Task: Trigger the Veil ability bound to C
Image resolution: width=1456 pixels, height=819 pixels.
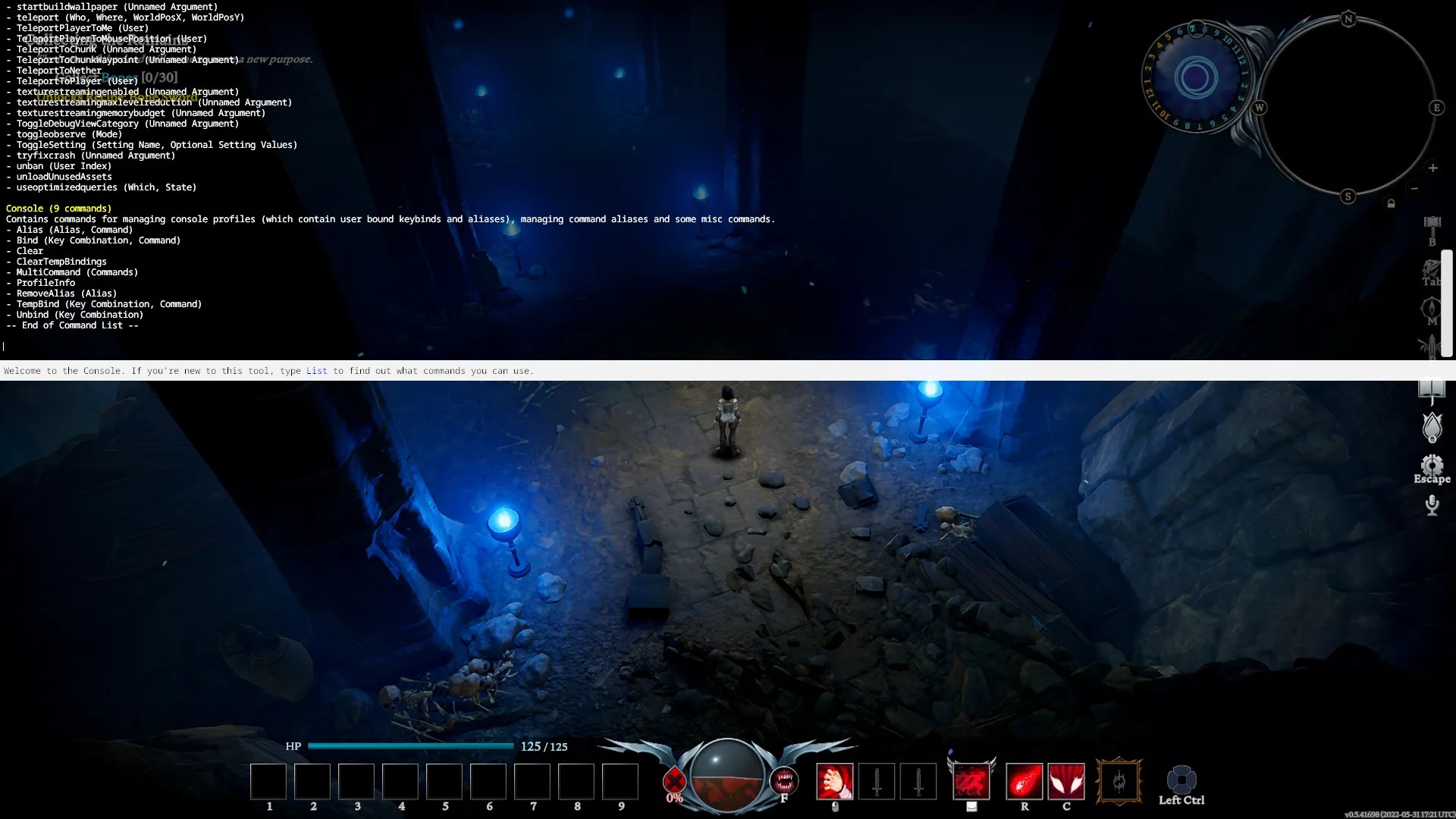Action: click(x=1066, y=780)
